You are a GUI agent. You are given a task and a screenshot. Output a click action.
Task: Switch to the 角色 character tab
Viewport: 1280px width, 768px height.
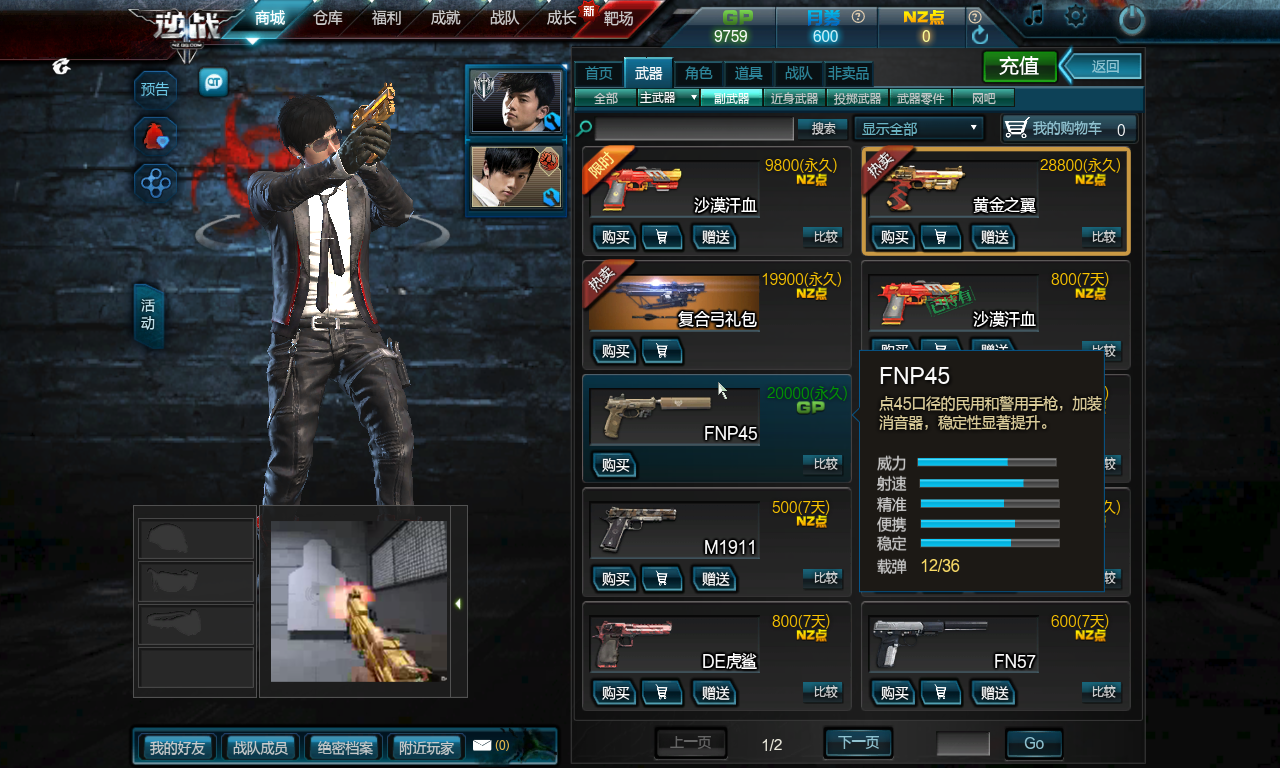[699, 73]
